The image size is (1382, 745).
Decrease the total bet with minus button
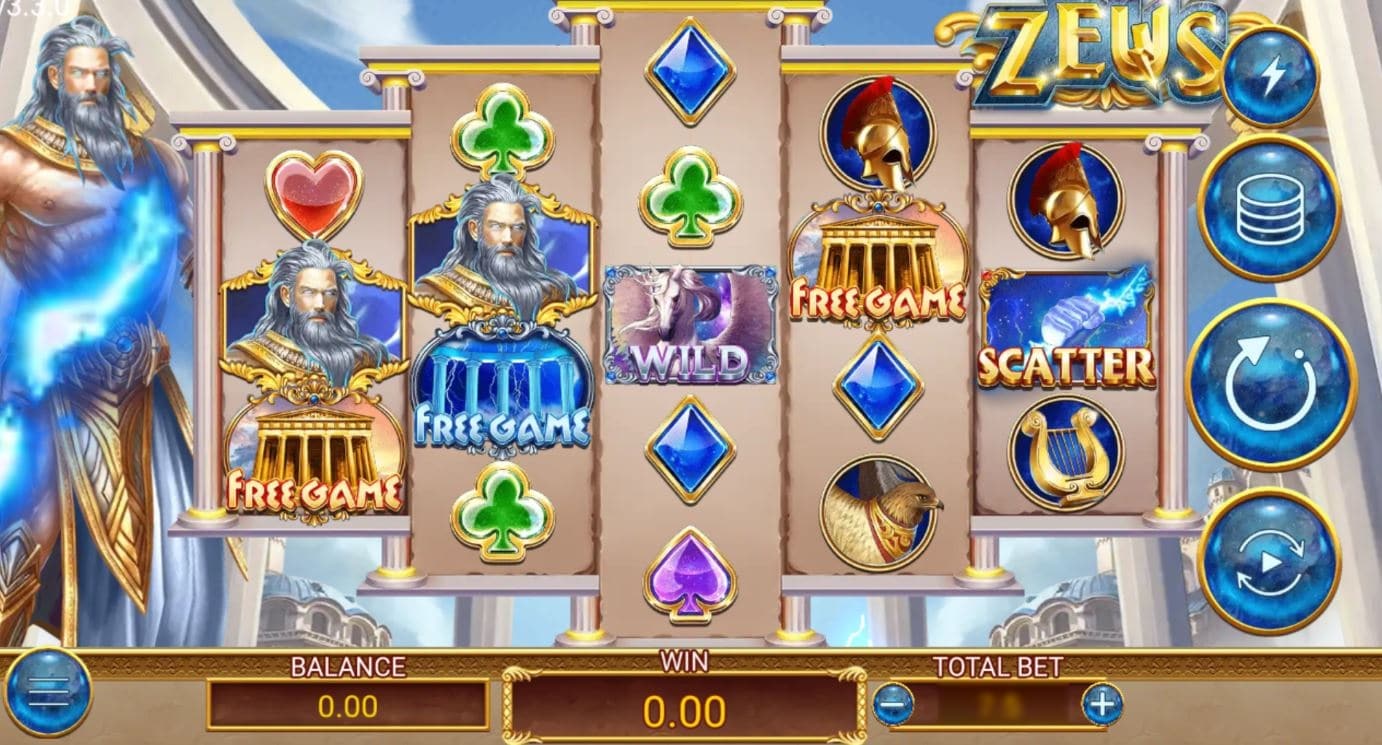point(893,704)
